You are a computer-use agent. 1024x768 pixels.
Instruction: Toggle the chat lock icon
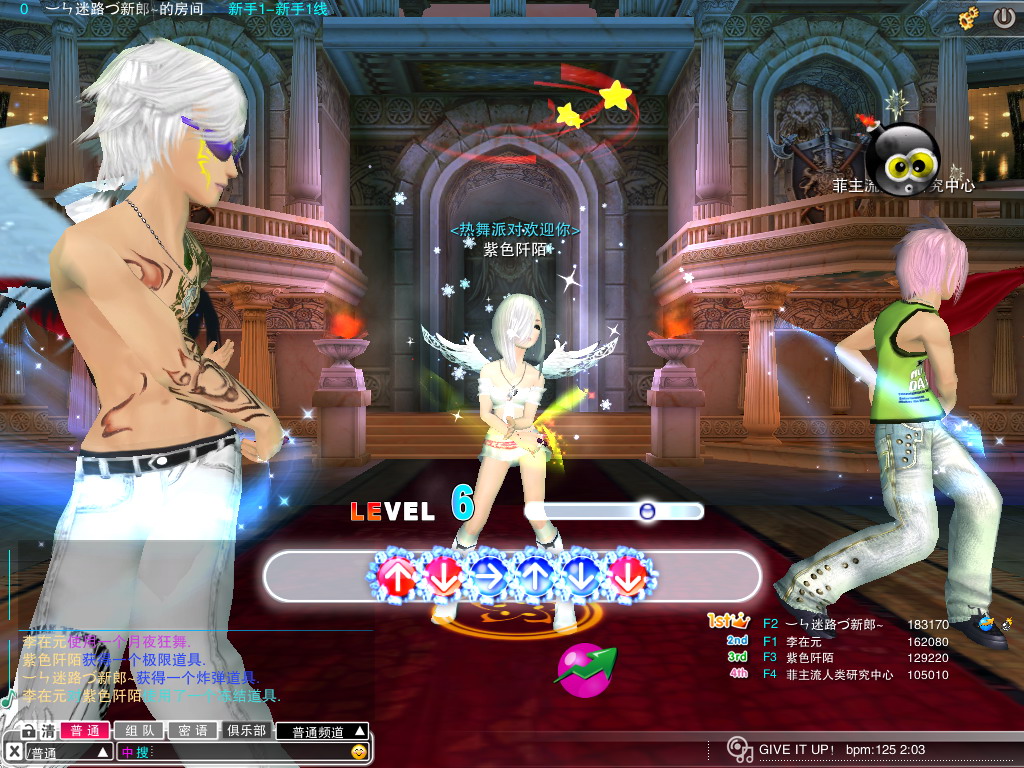28,731
